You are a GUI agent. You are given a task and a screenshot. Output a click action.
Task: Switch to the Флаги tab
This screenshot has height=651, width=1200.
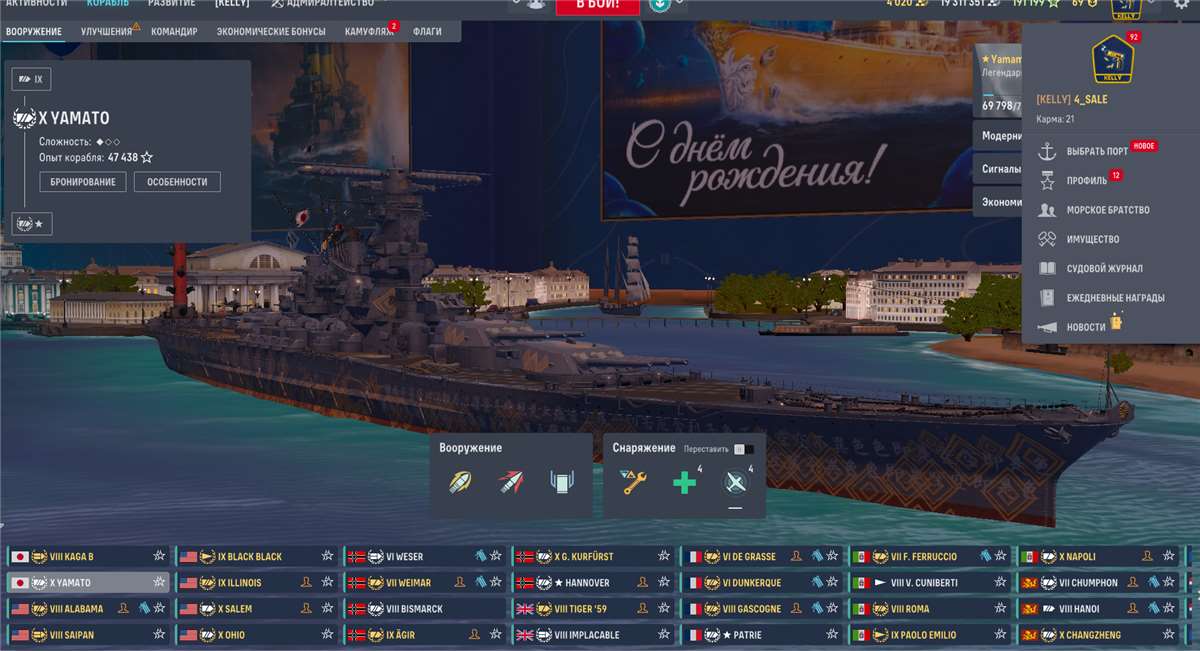click(x=427, y=32)
